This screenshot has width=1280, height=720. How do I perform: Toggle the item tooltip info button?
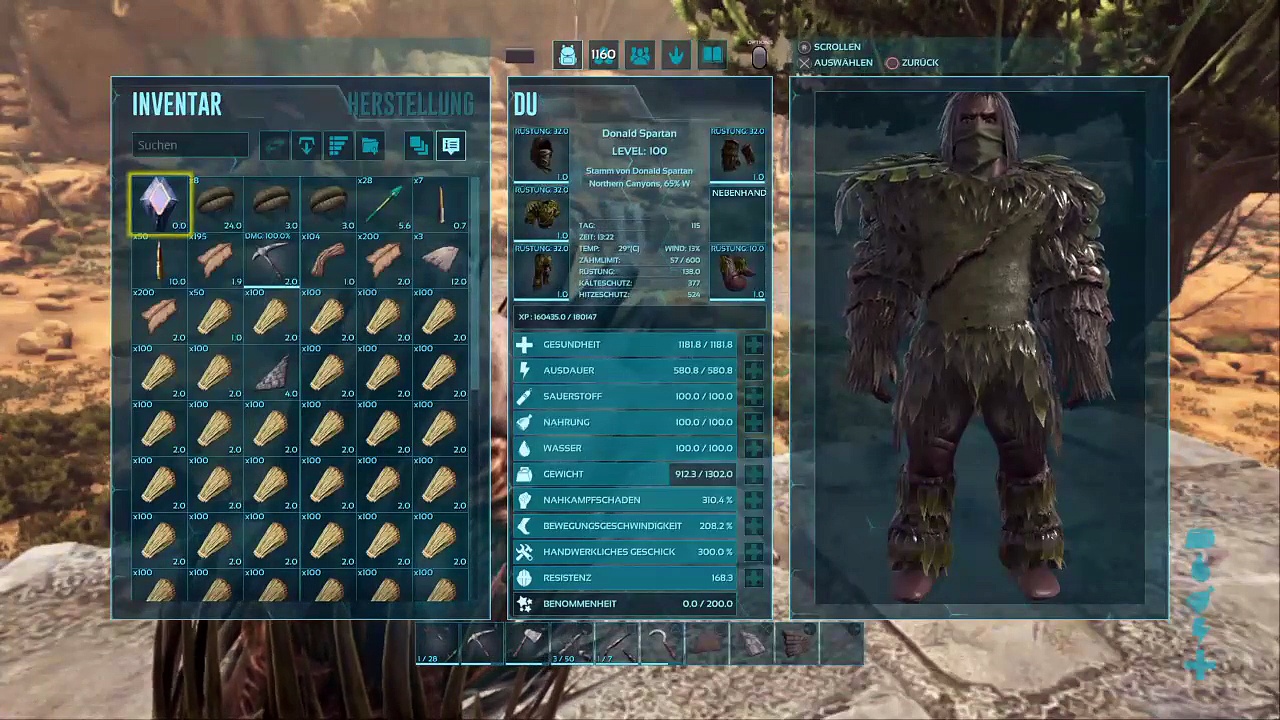click(x=451, y=146)
